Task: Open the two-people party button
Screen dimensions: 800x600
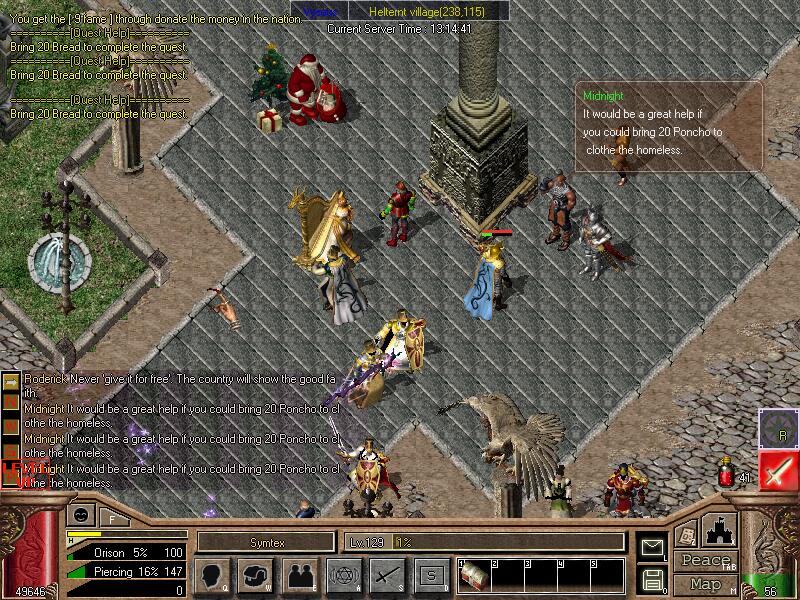Action: click(x=300, y=575)
